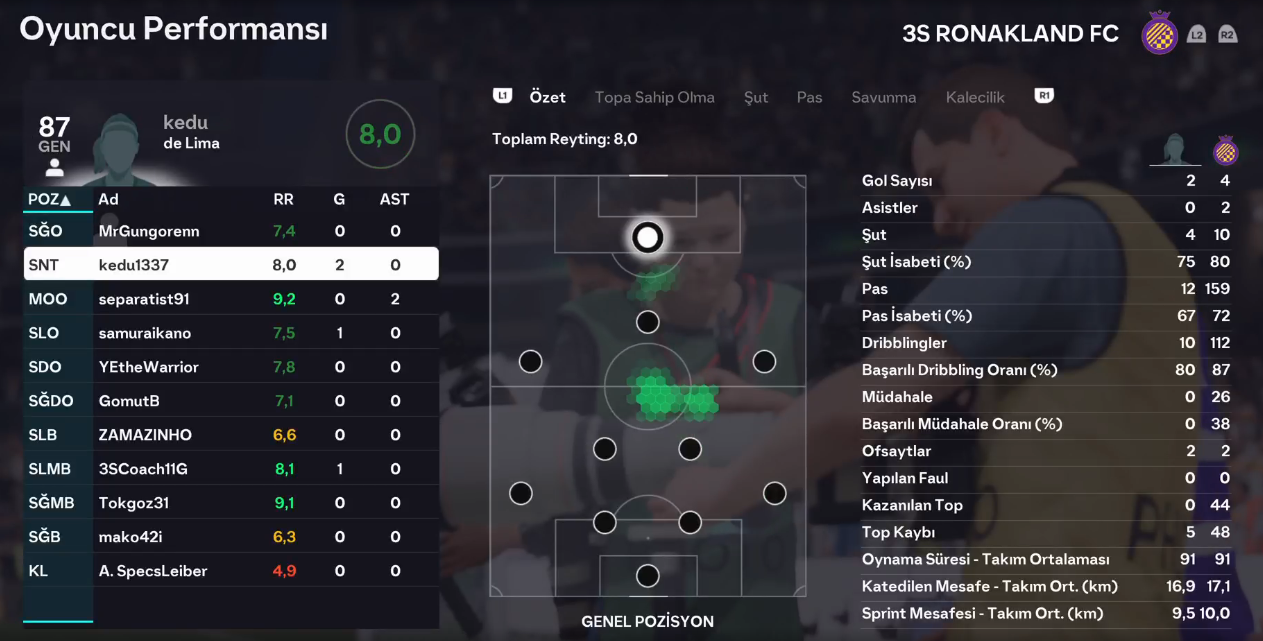The image size is (1263, 641).
Task: Open the Topa Sahip Olma tab
Action: (654, 97)
